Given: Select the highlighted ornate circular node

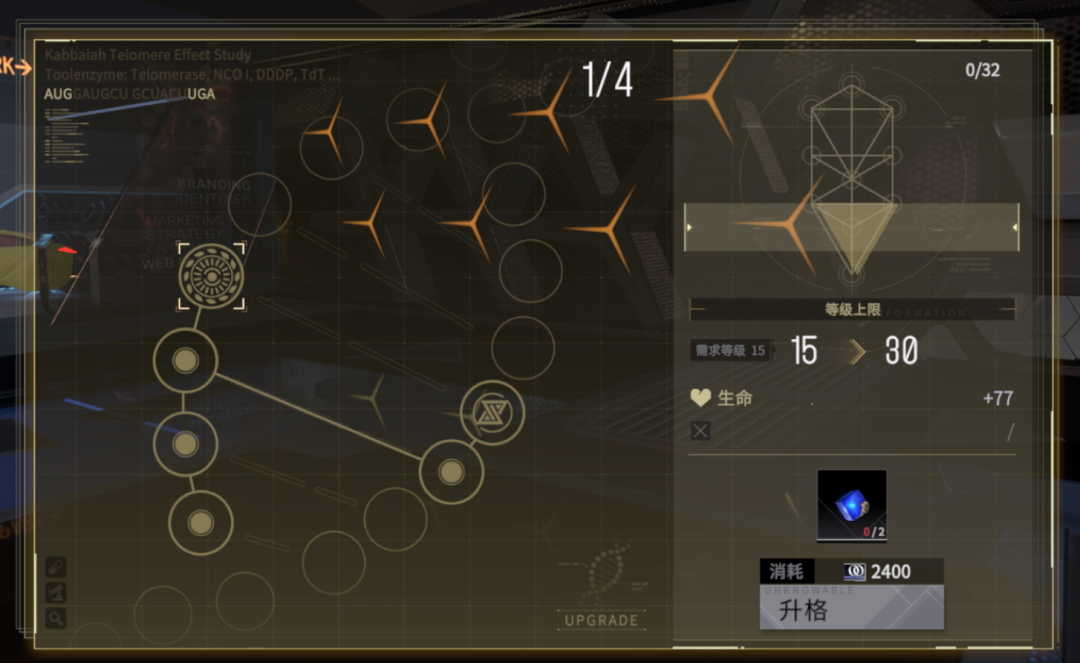Looking at the screenshot, I should [211, 276].
